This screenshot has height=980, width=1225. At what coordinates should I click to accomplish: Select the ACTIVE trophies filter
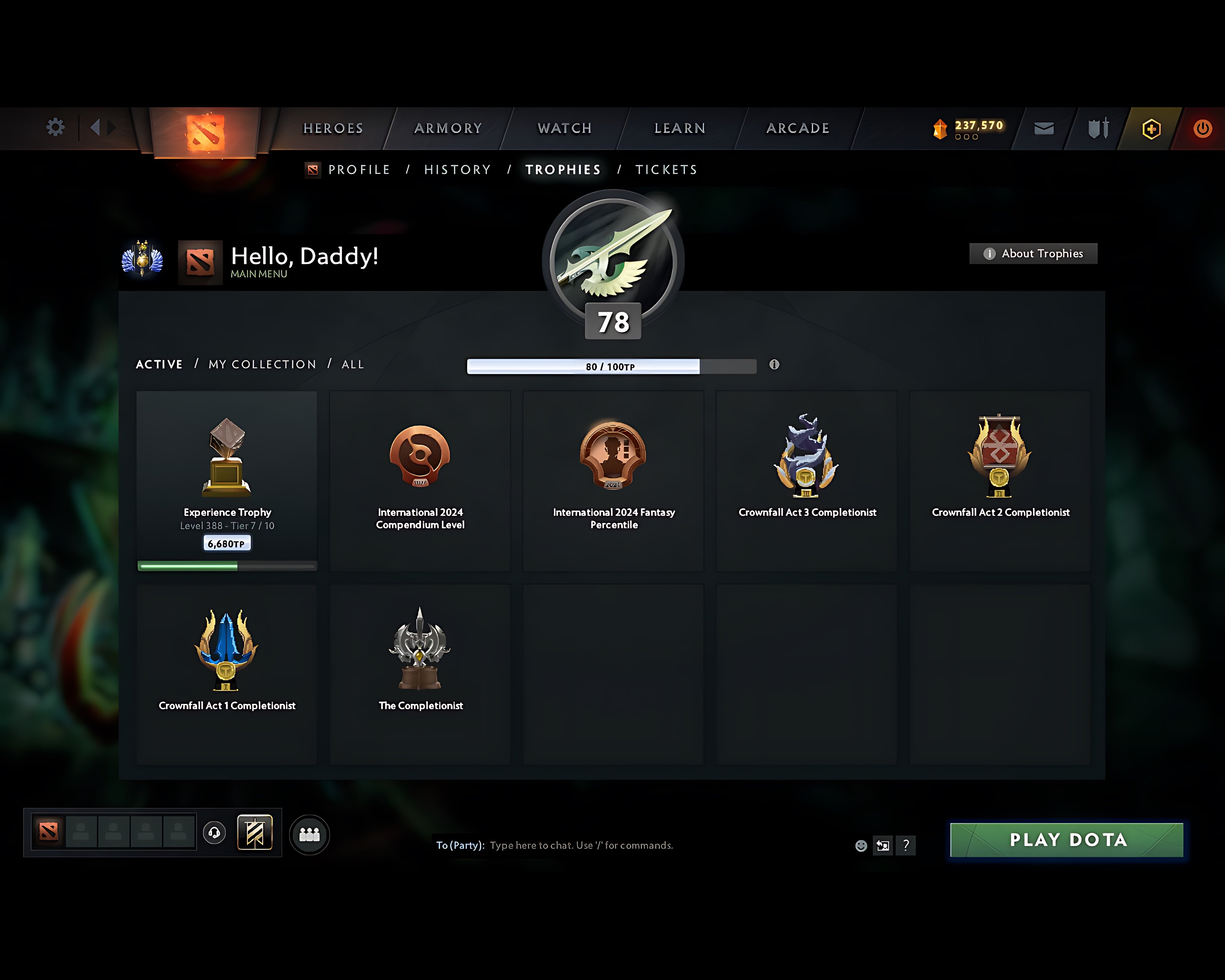[x=159, y=364]
